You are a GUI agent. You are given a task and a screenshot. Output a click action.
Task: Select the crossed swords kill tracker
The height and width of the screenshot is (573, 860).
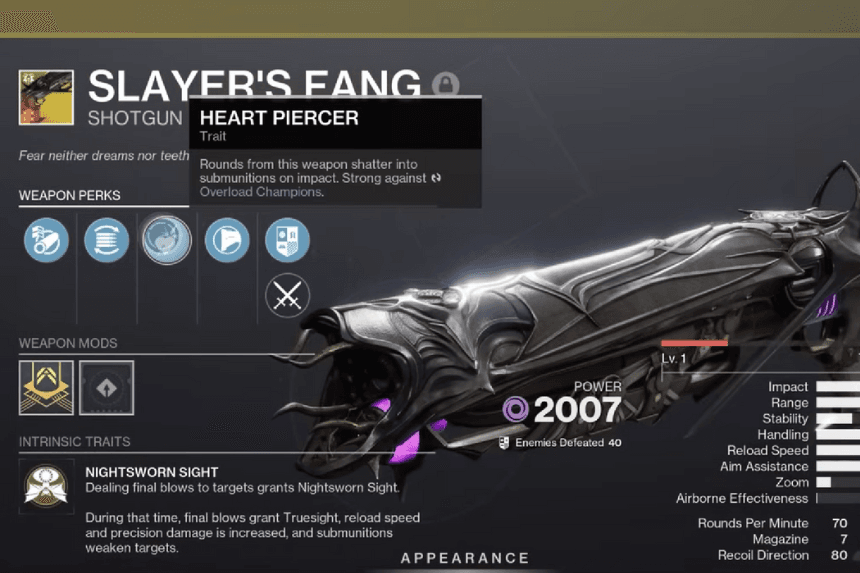tap(287, 296)
